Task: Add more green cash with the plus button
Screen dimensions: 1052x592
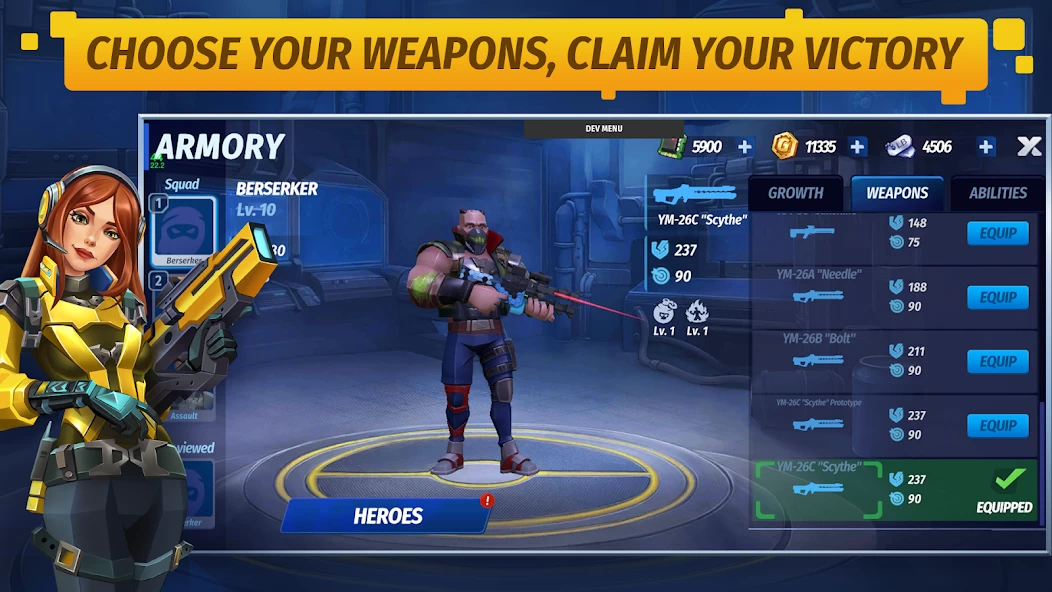Action: click(x=745, y=147)
